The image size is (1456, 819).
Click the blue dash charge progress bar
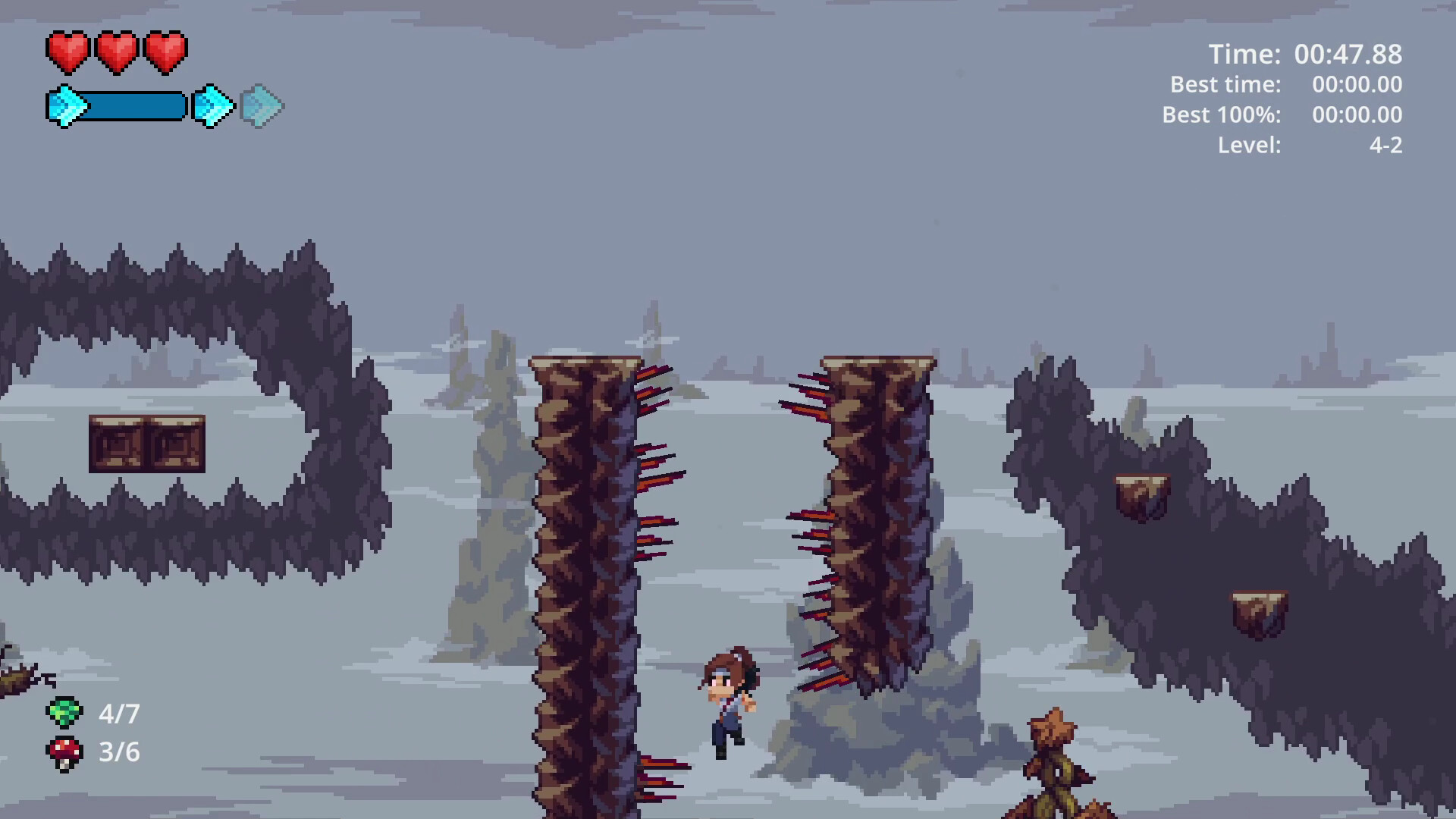pos(133,106)
